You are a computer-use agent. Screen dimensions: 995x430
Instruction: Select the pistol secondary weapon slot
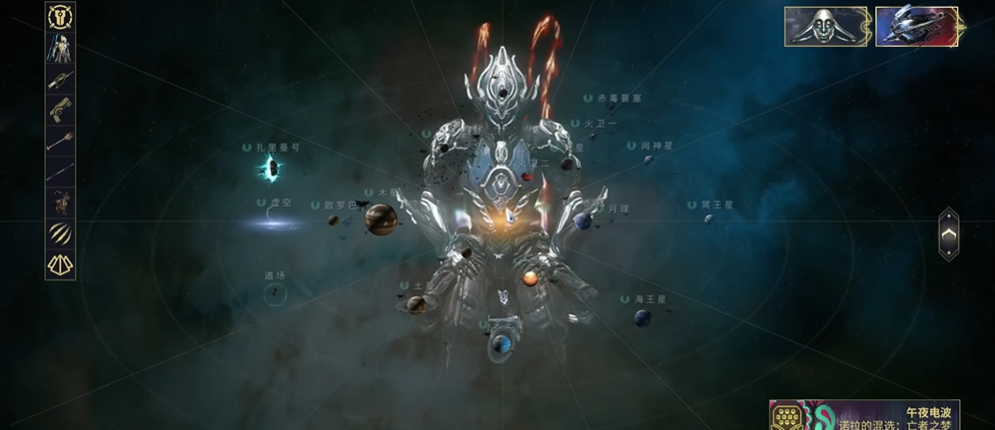61,110
